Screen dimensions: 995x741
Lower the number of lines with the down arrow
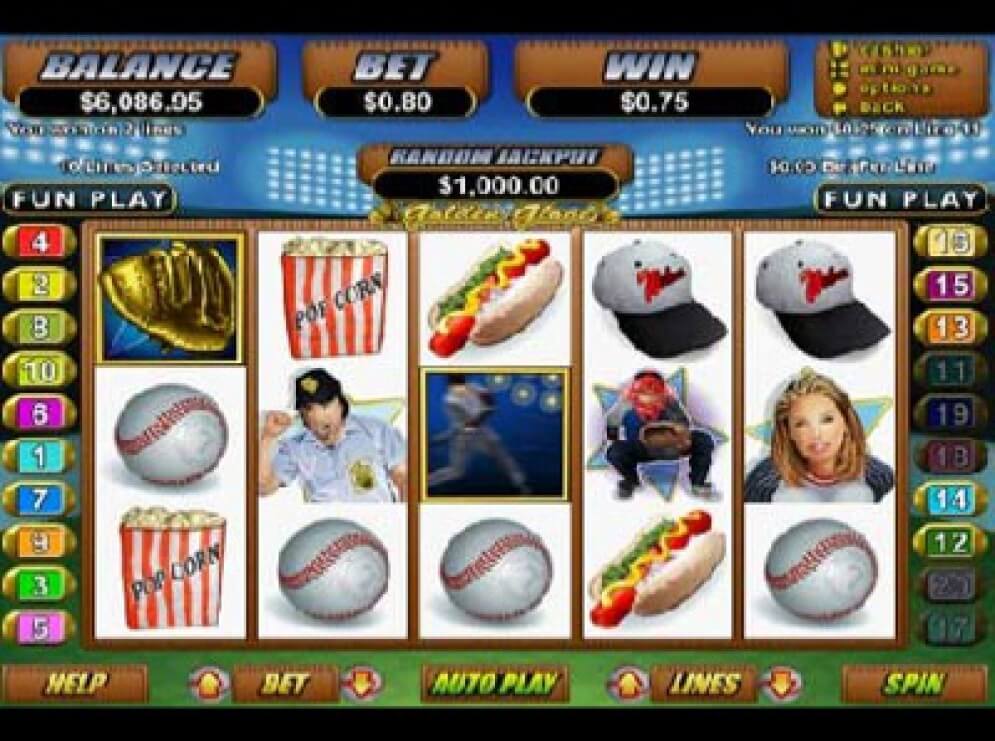click(x=781, y=684)
